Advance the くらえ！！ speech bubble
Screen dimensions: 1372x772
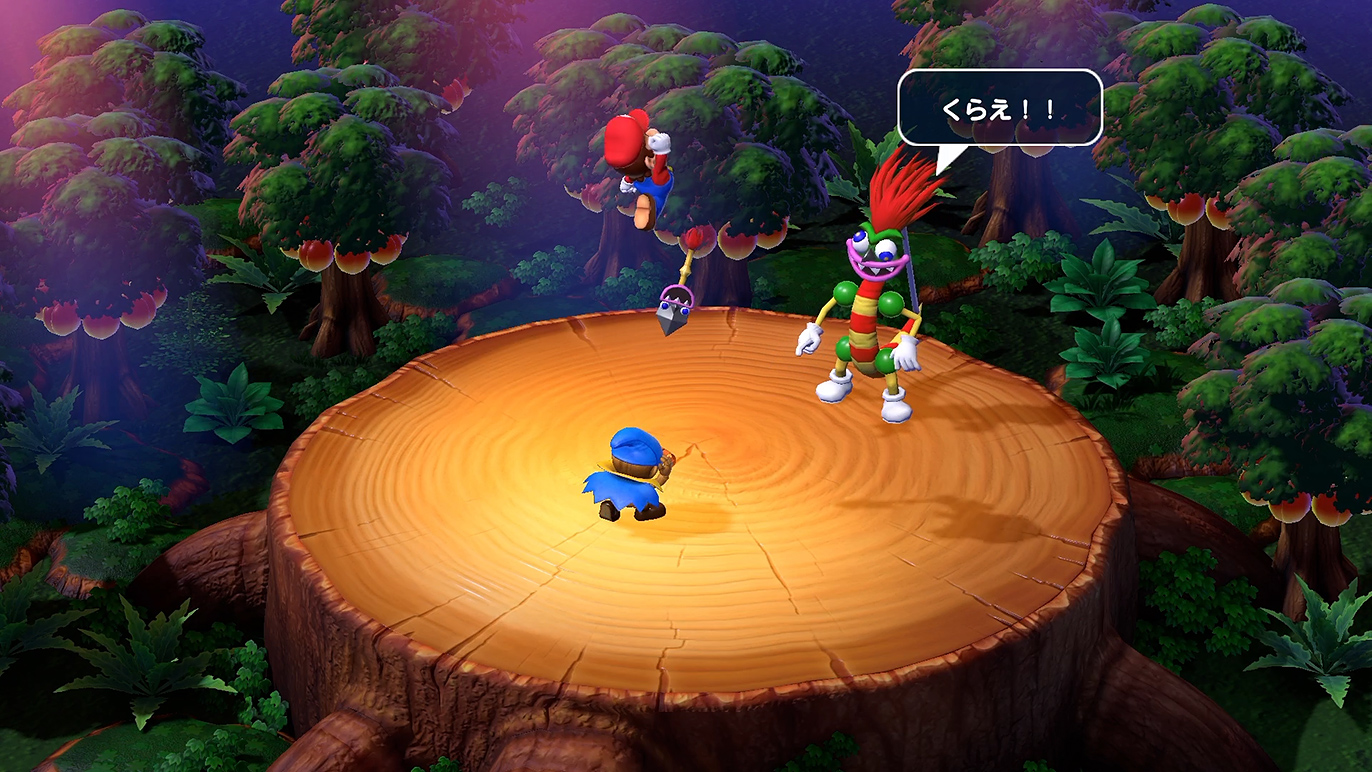[999, 108]
